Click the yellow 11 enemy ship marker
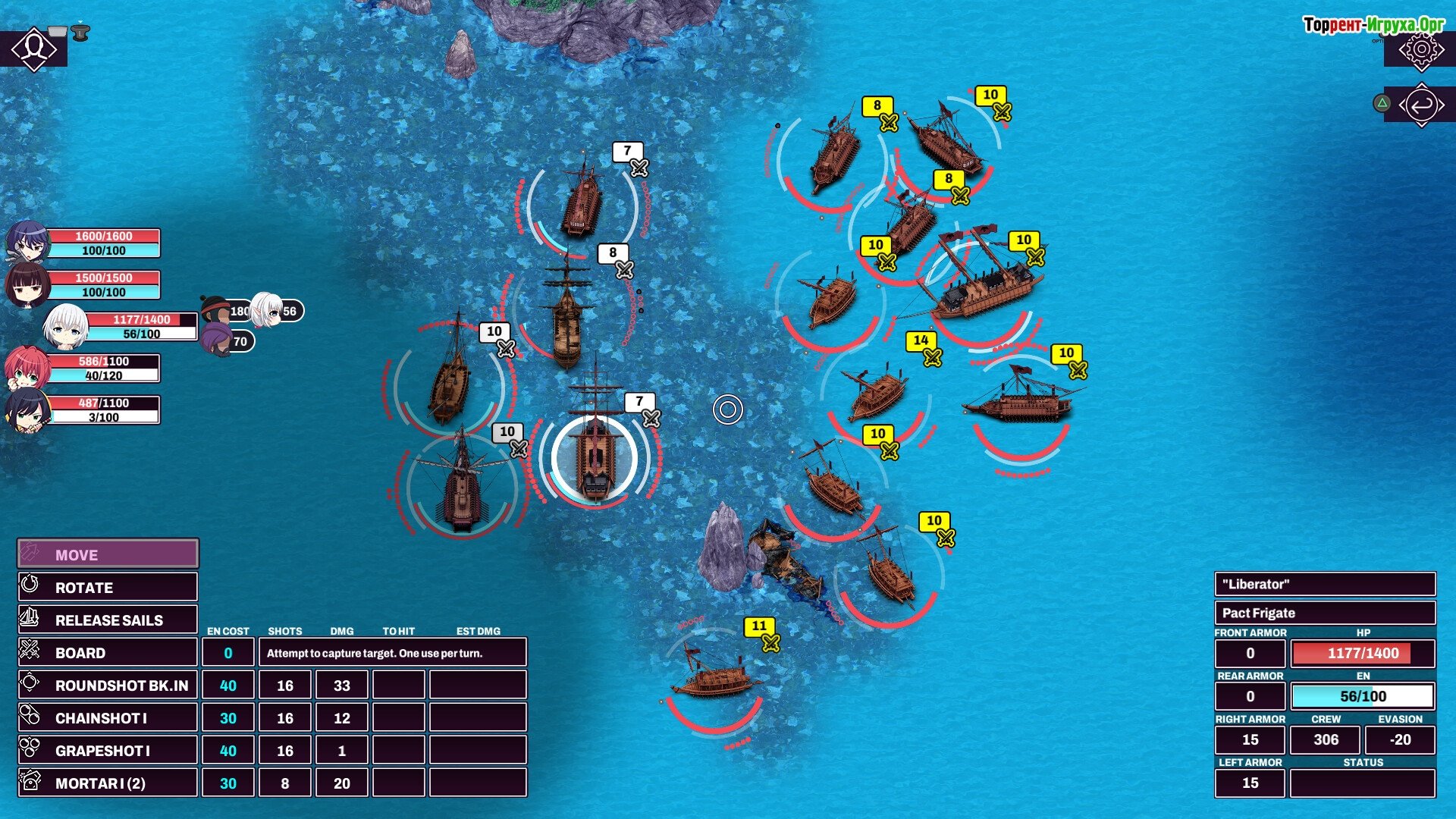Screen dimensions: 1456x819 click(760, 627)
